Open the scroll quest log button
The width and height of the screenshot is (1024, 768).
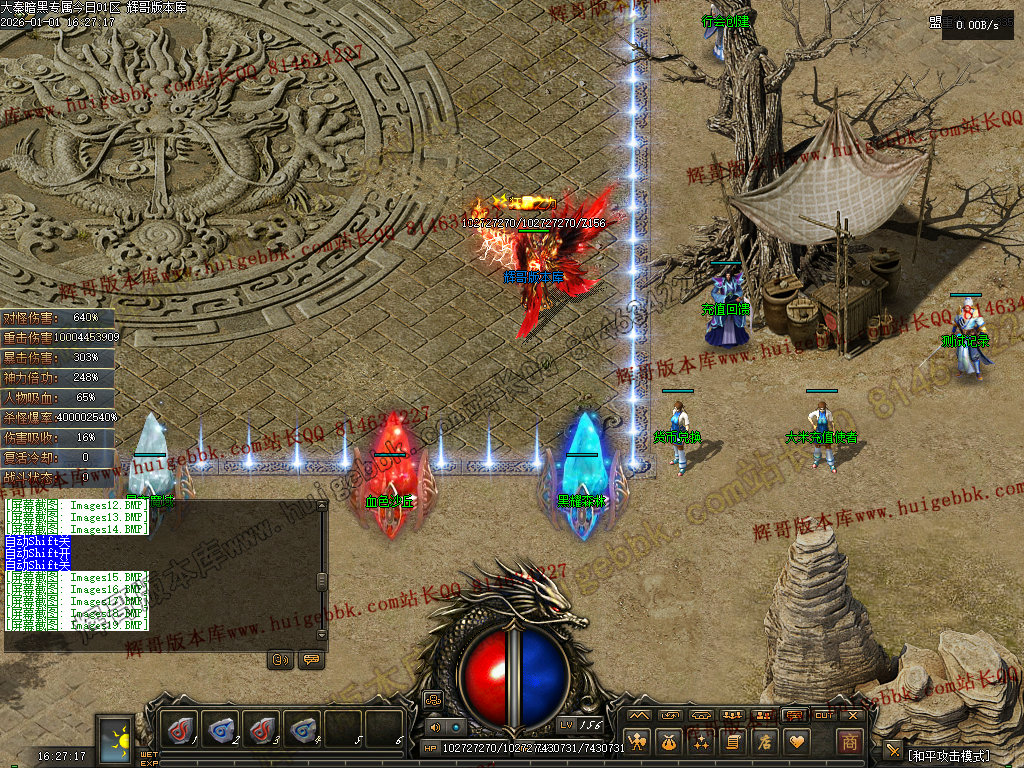pos(733,742)
